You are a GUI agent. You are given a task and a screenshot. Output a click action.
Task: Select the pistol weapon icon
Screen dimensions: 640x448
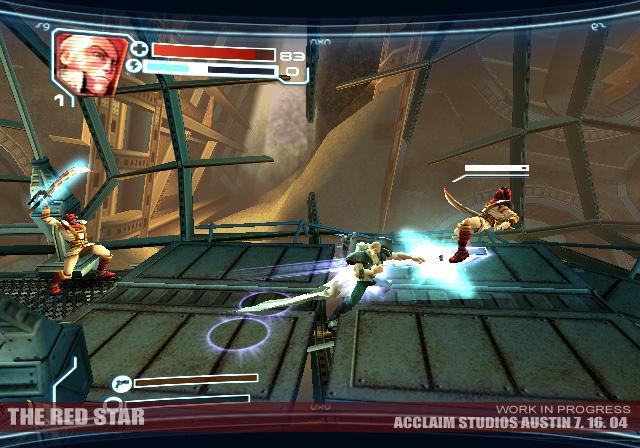click(121, 382)
